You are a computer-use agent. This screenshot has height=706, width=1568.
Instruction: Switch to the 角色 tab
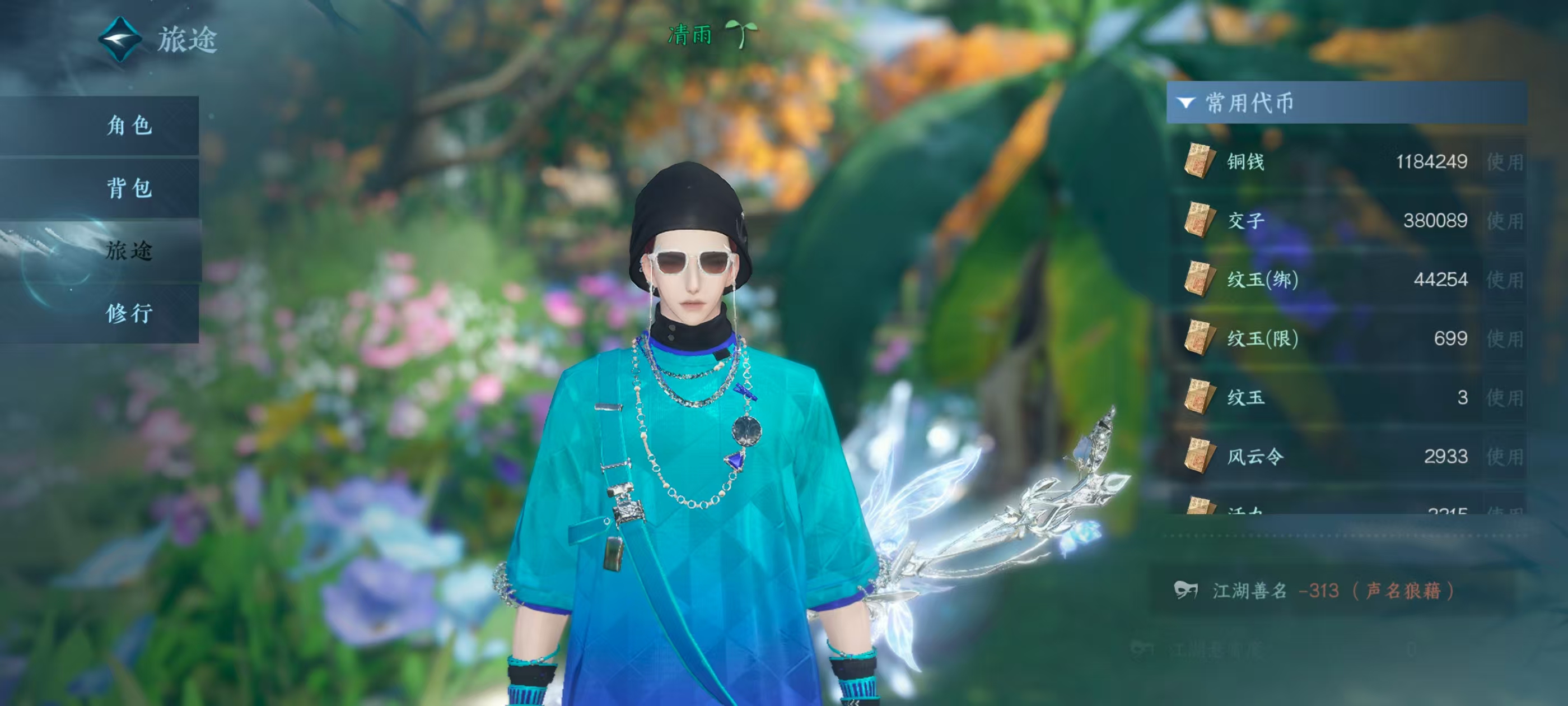tap(128, 126)
